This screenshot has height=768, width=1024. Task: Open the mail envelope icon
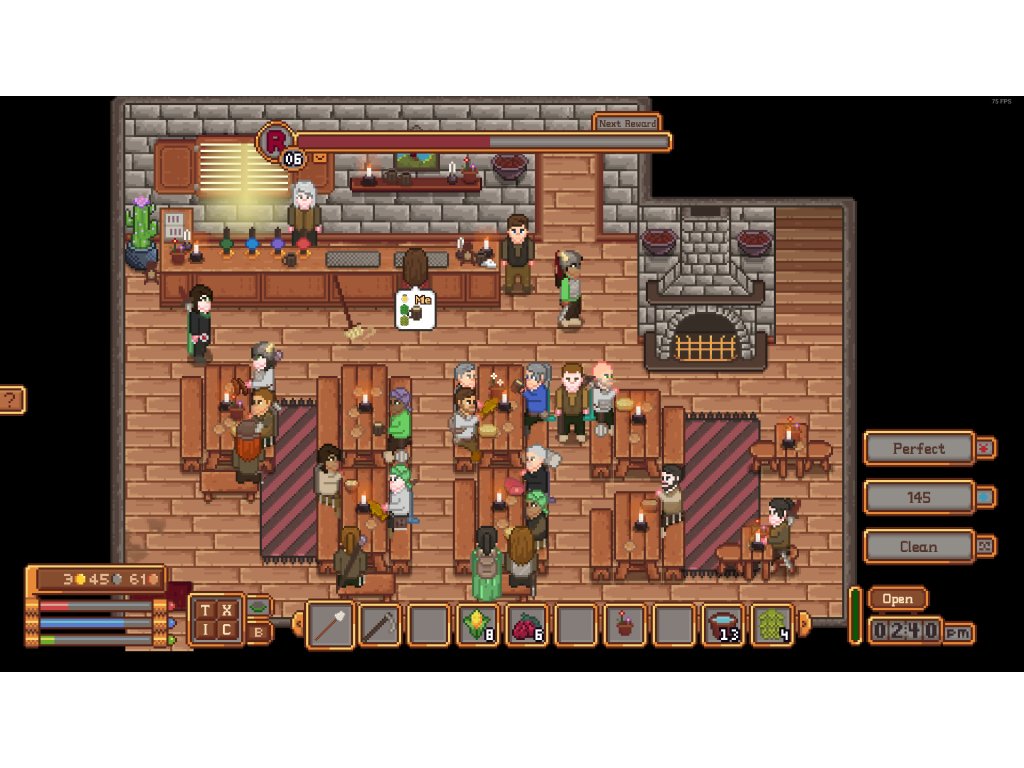tap(320, 158)
